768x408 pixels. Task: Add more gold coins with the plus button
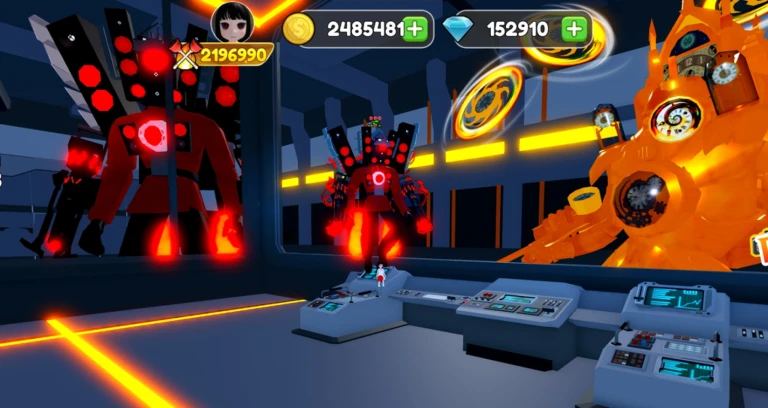(x=416, y=30)
